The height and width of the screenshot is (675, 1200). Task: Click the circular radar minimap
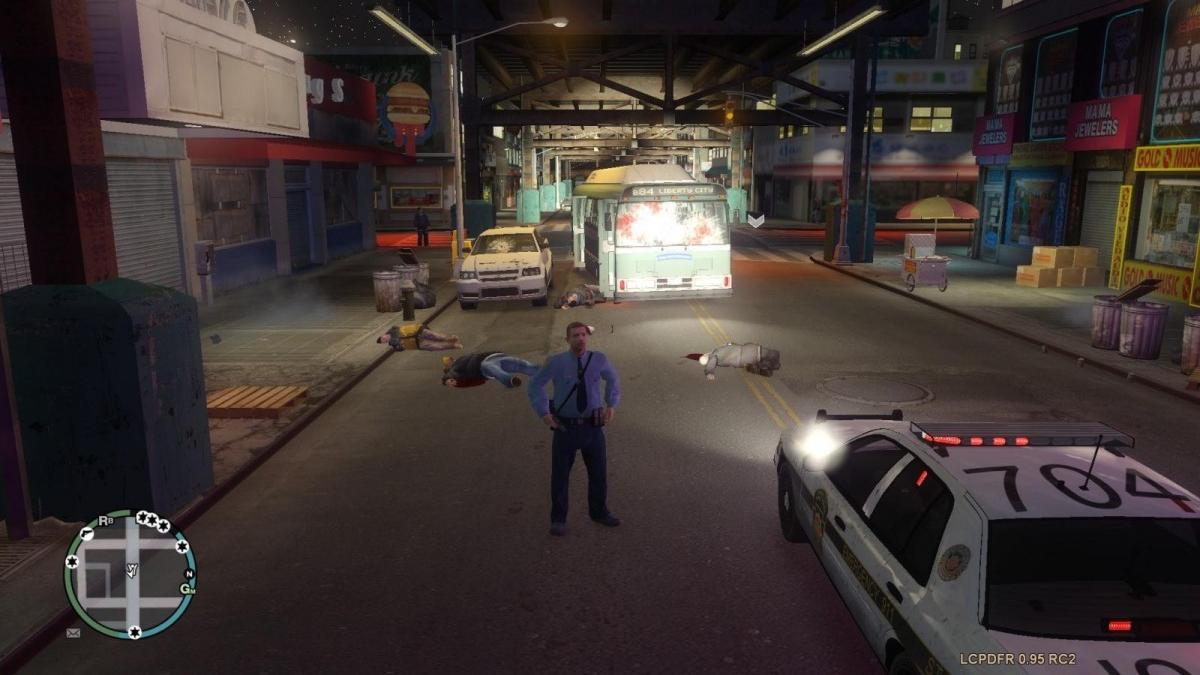(130, 575)
